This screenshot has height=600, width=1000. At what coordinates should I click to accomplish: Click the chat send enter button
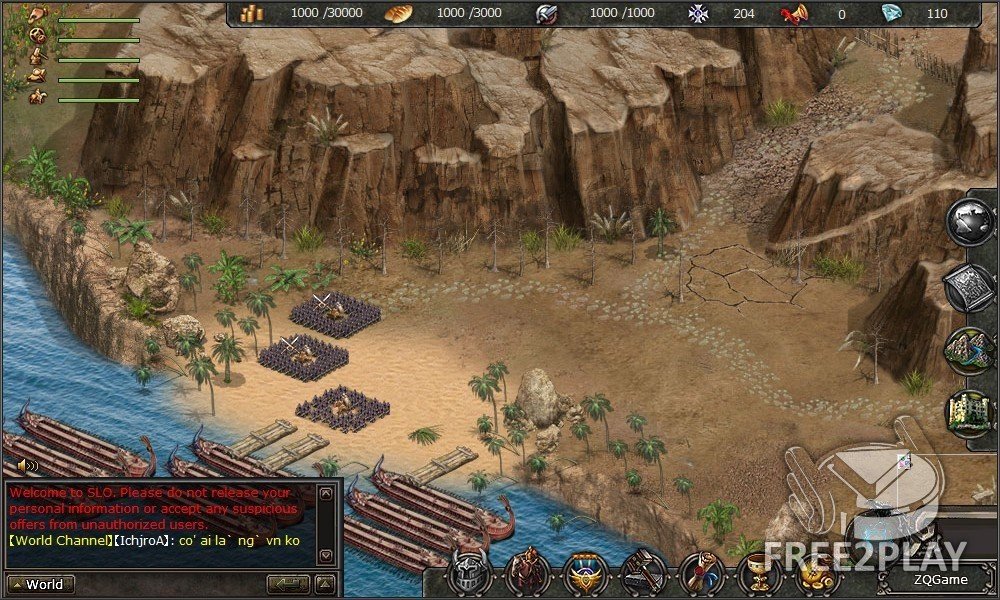point(288,585)
